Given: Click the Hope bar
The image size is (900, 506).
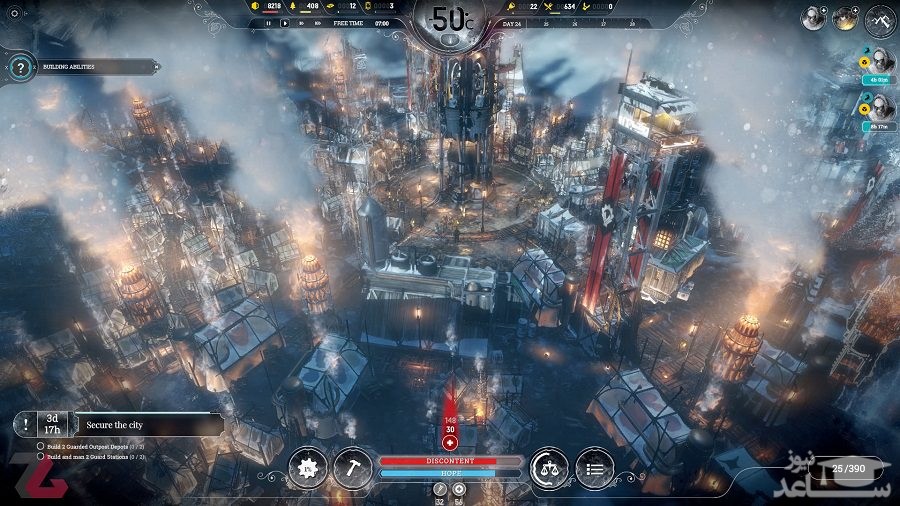Looking at the screenshot, I should click(x=450, y=473).
